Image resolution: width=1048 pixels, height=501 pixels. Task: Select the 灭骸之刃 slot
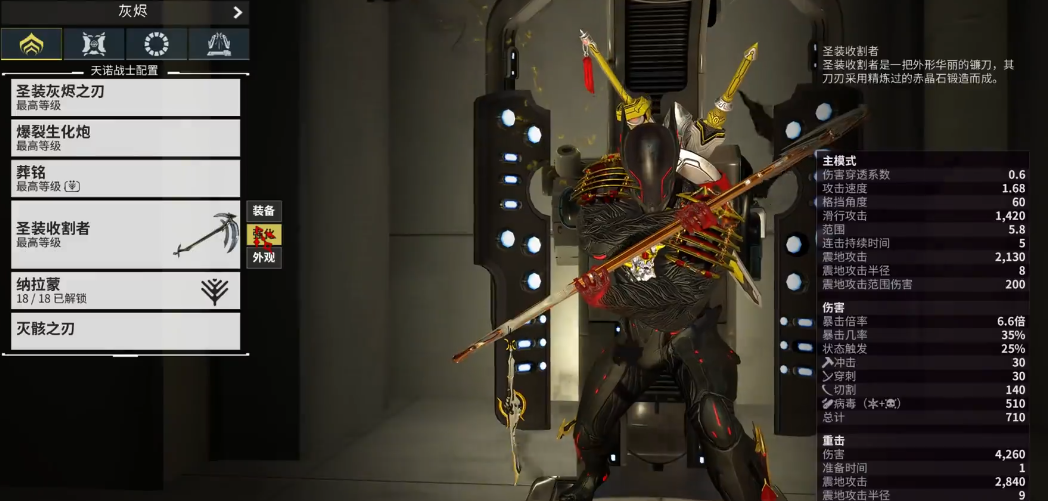click(125, 330)
